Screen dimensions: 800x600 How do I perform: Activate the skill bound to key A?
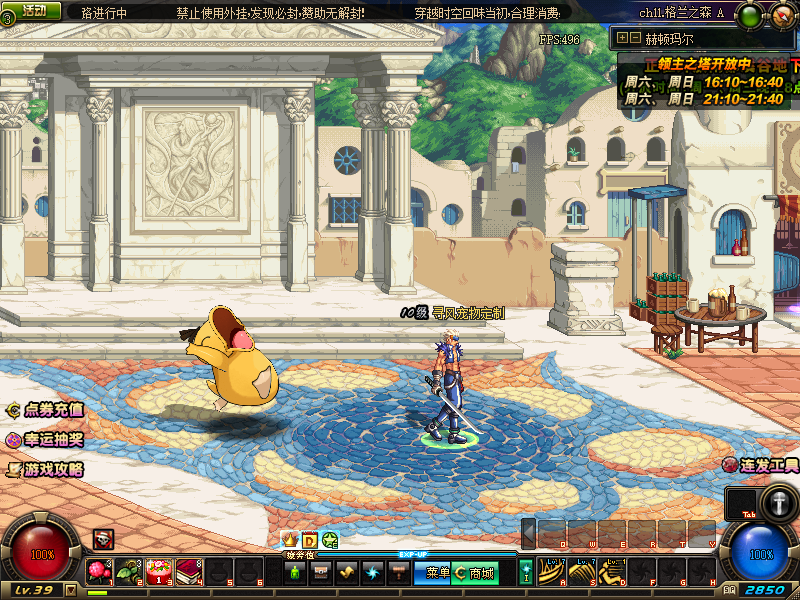pyautogui.click(x=551, y=572)
